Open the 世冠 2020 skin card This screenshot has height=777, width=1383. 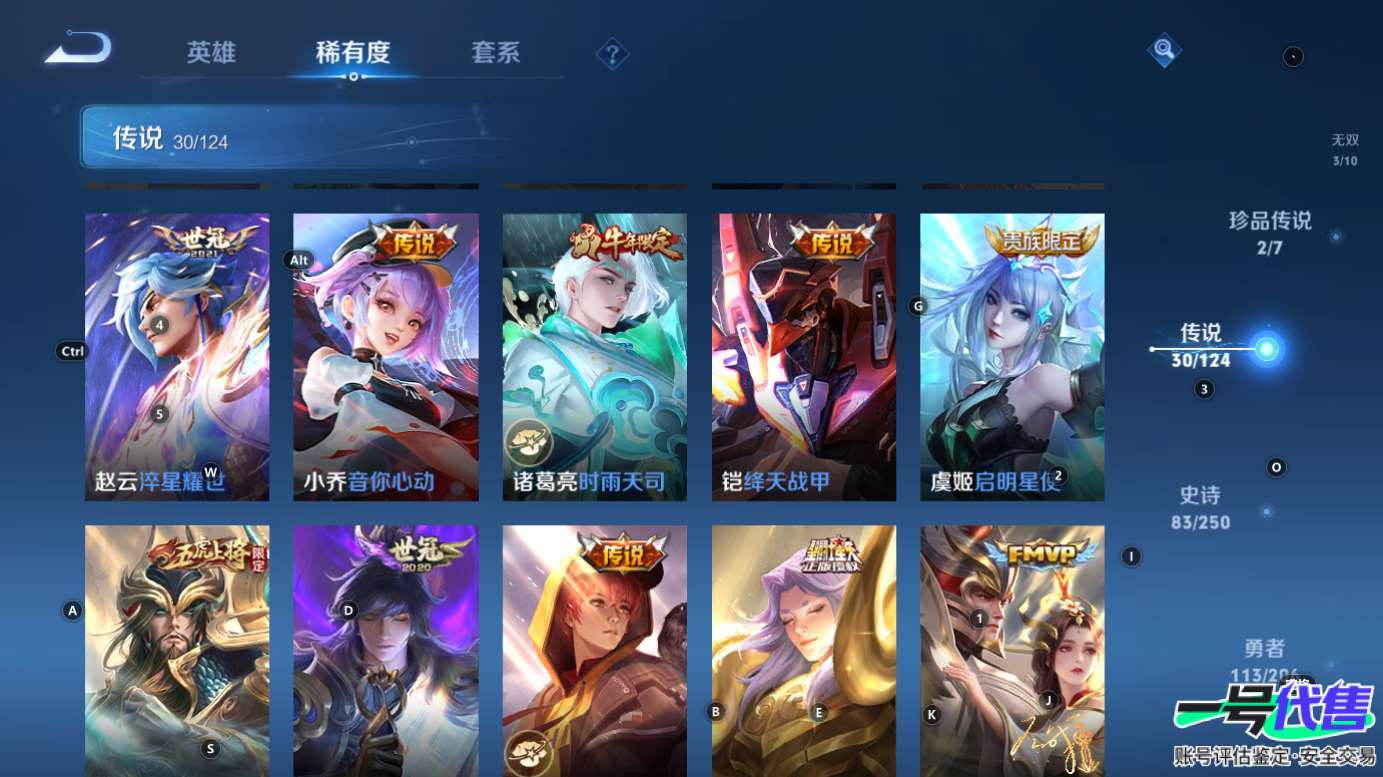point(385,650)
